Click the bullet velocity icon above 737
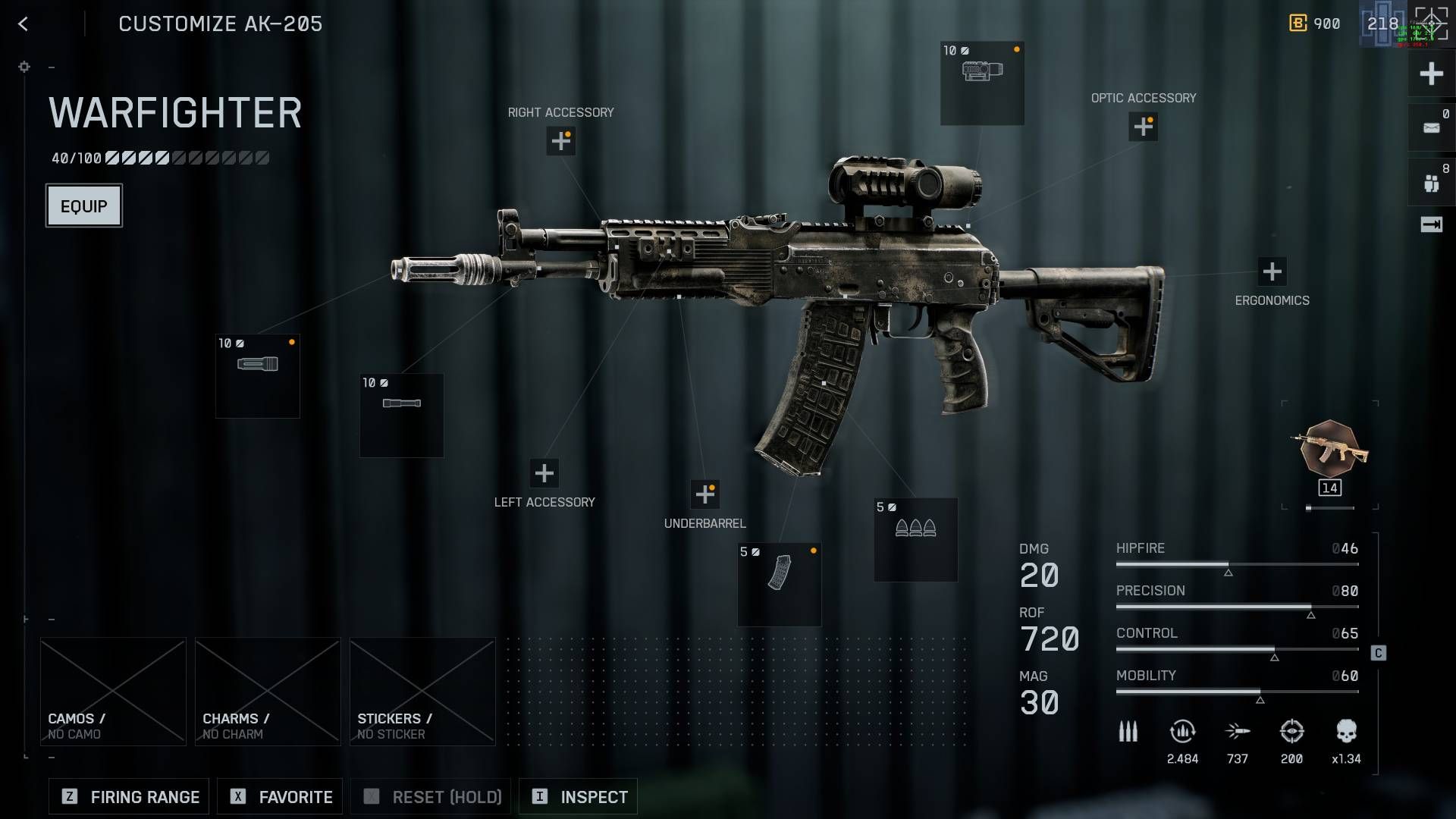The width and height of the screenshot is (1456, 819). [x=1238, y=730]
